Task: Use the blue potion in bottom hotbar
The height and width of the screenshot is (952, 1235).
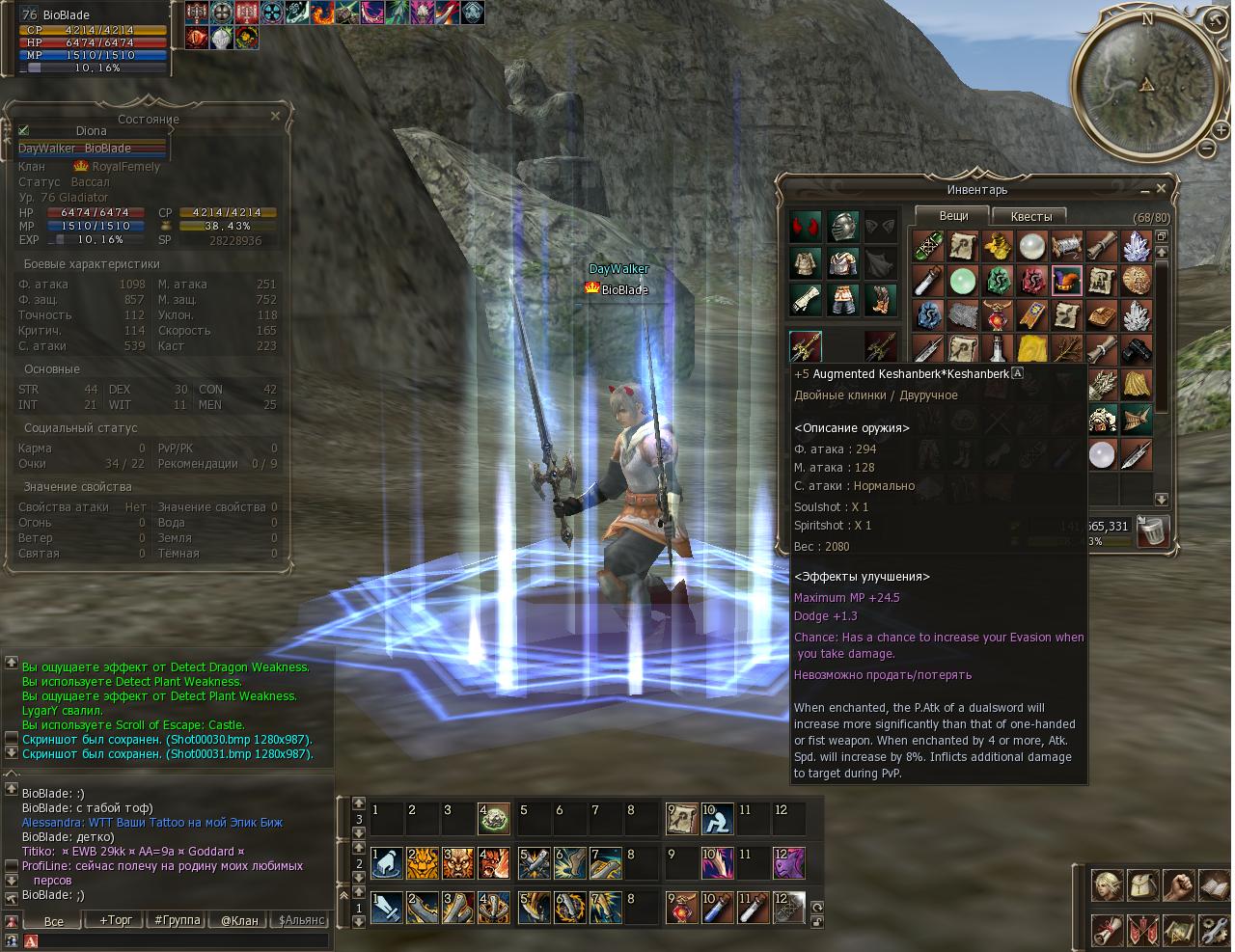Action: (x=718, y=908)
